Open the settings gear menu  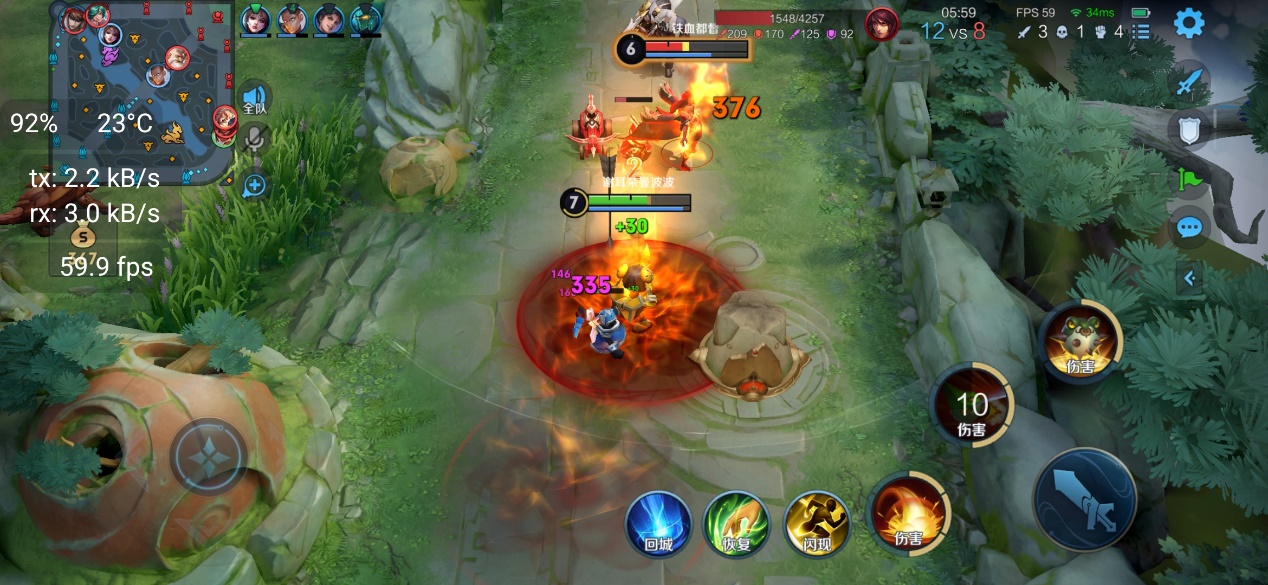click(1188, 23)
